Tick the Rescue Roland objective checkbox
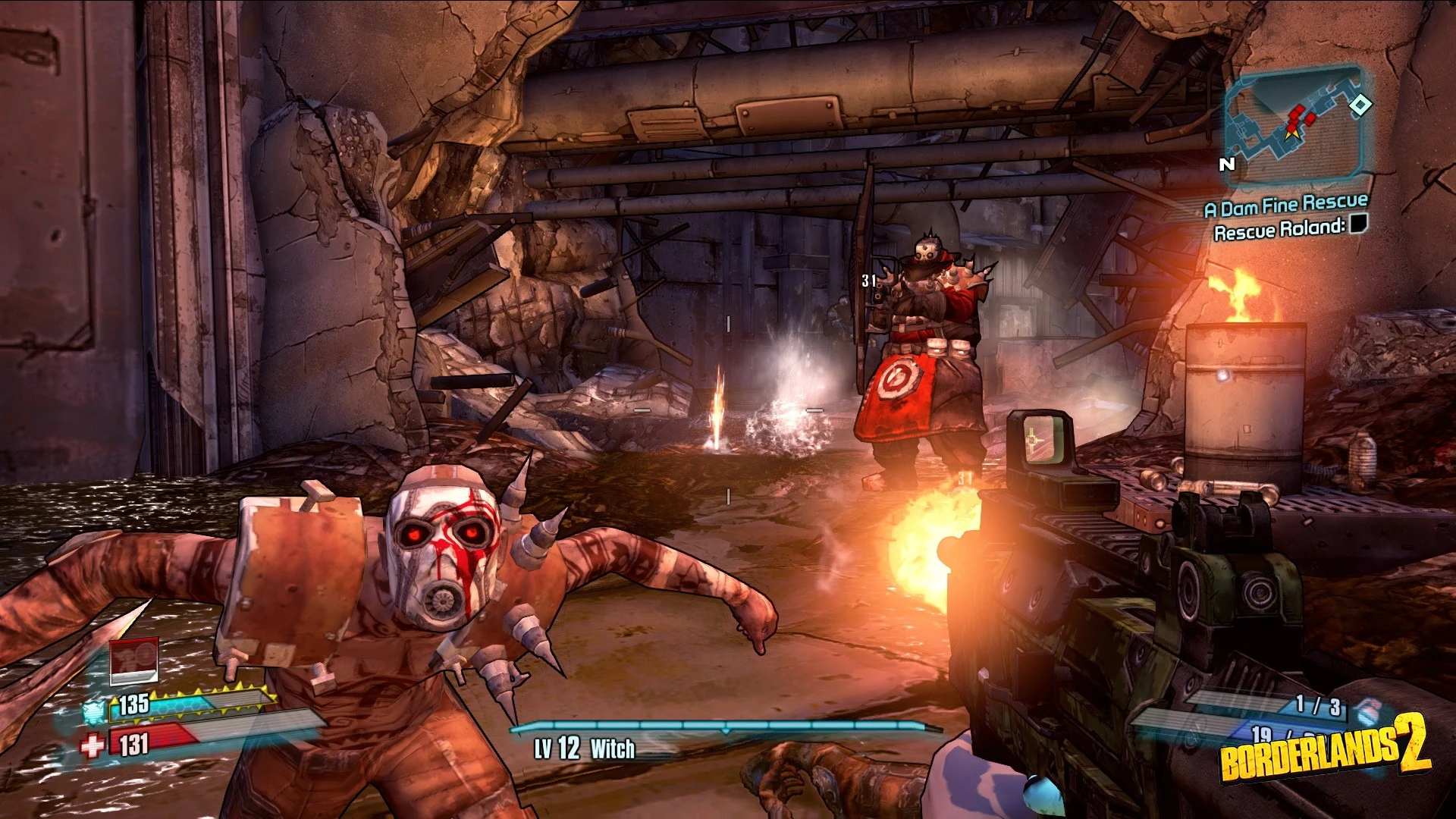The image size is (1456, 819). point(1359,224)
